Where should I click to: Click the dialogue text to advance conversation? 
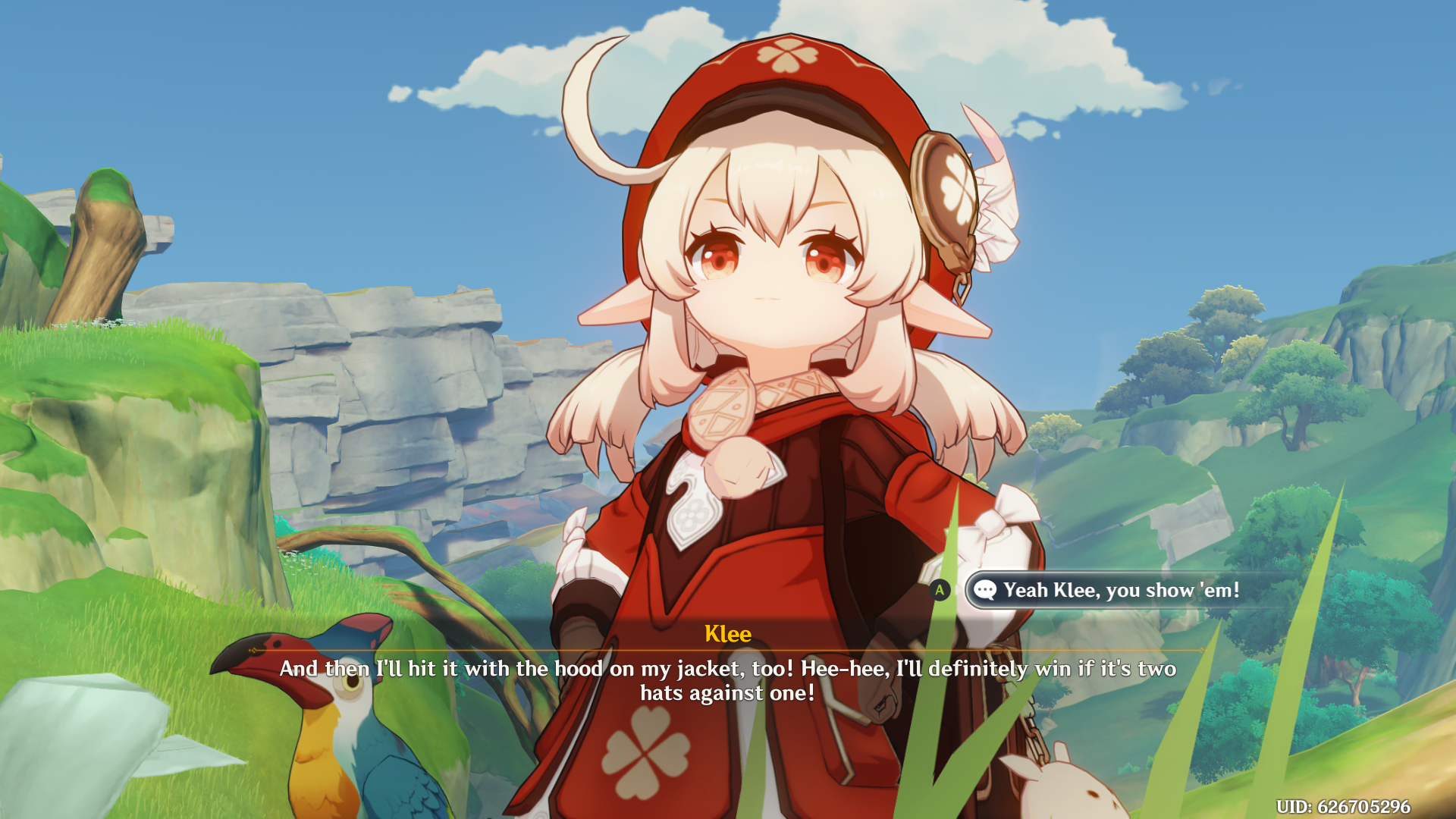(x=726, y=679)
